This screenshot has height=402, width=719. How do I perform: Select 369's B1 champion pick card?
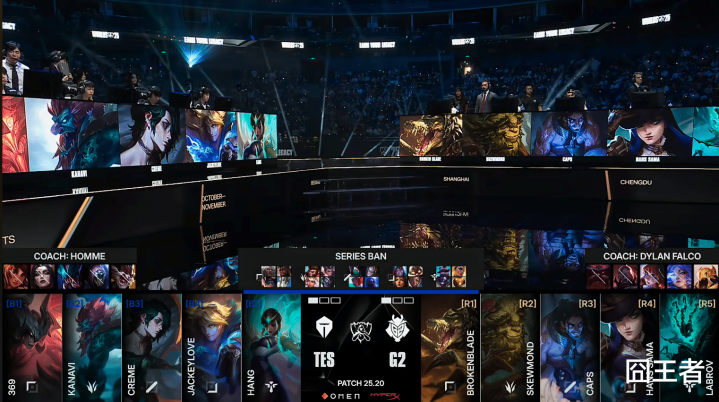coord(31,345)
